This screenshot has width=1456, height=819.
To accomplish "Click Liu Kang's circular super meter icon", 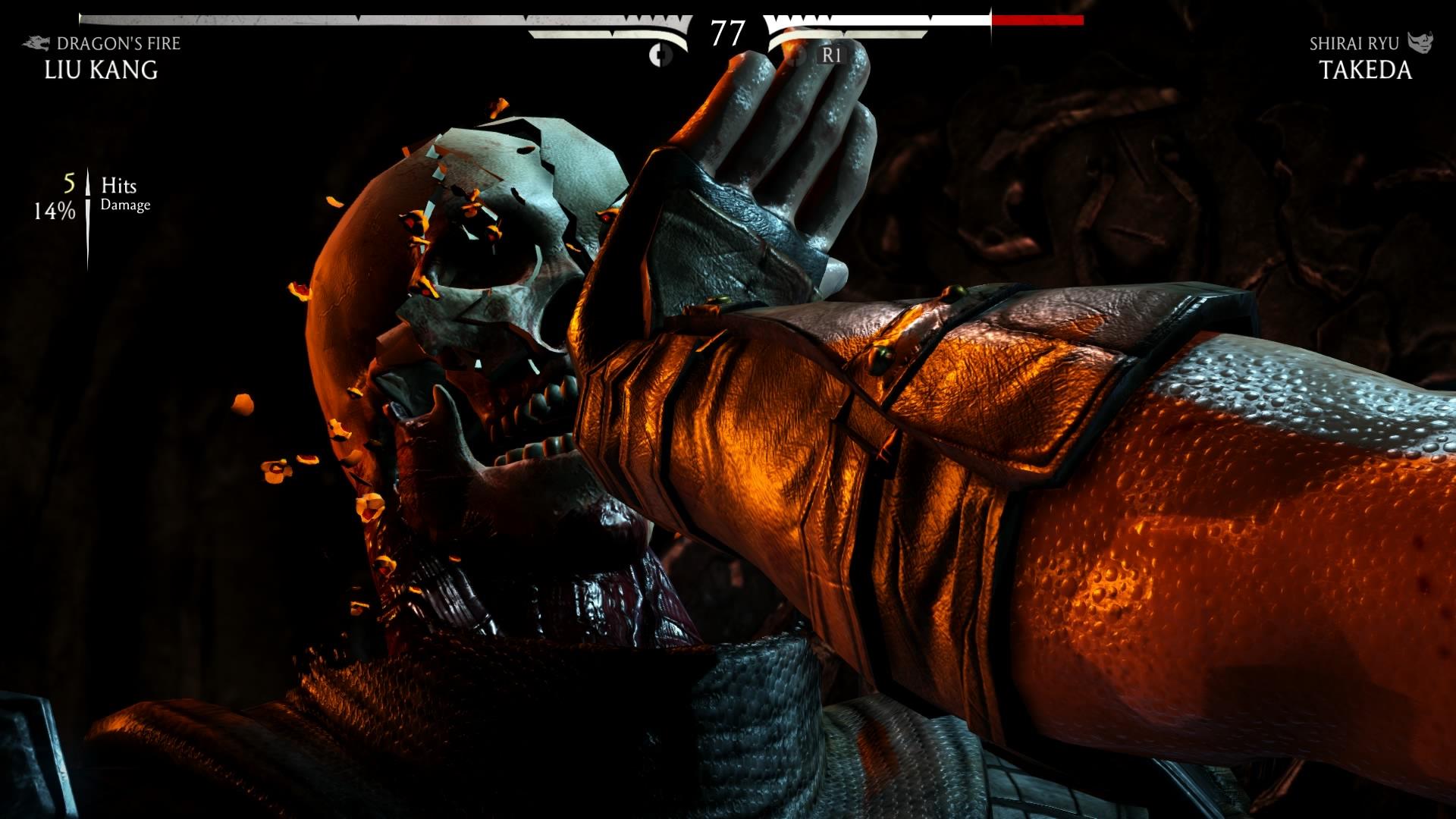I will (660, 55).
